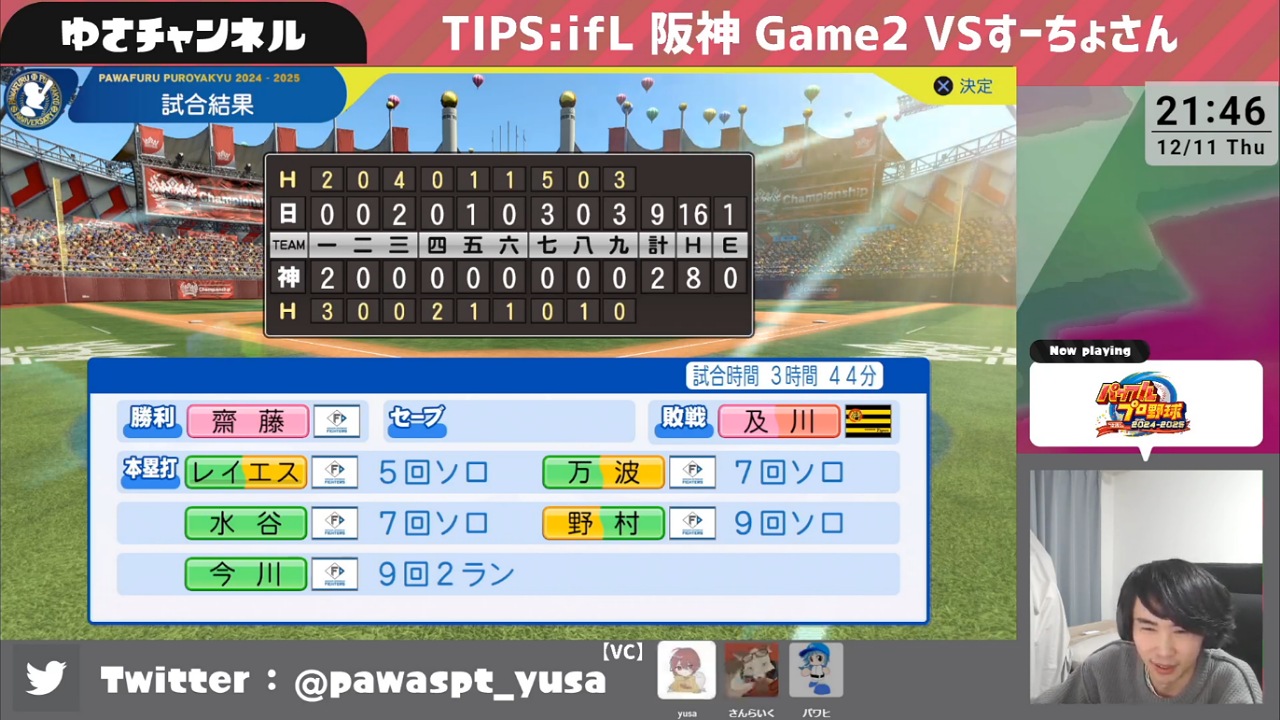Click the 決定 confirm button
Viewport: 1280px width, 720px height.
(x=960, y=86)
